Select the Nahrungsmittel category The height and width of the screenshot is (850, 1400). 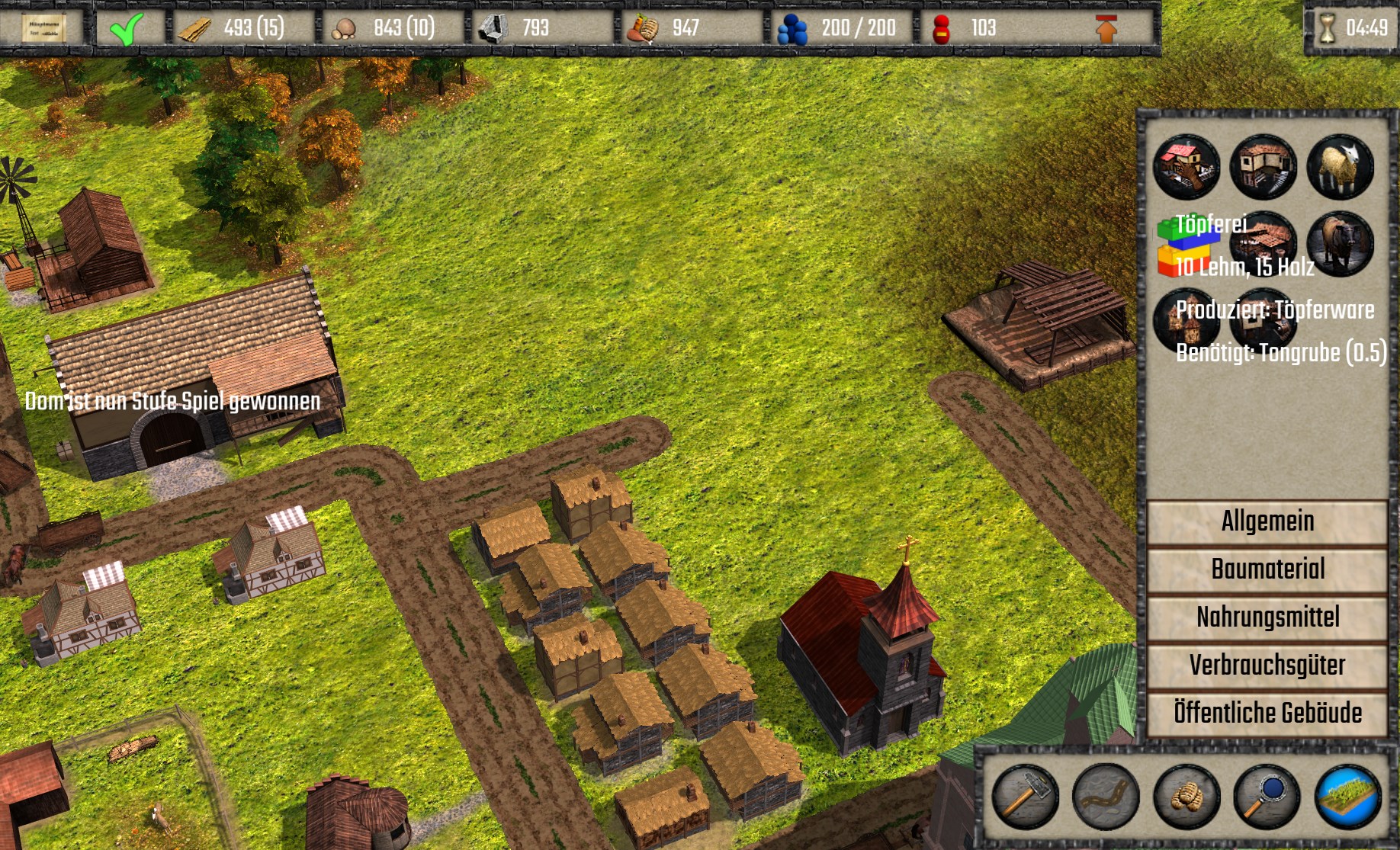point(1267,617)
